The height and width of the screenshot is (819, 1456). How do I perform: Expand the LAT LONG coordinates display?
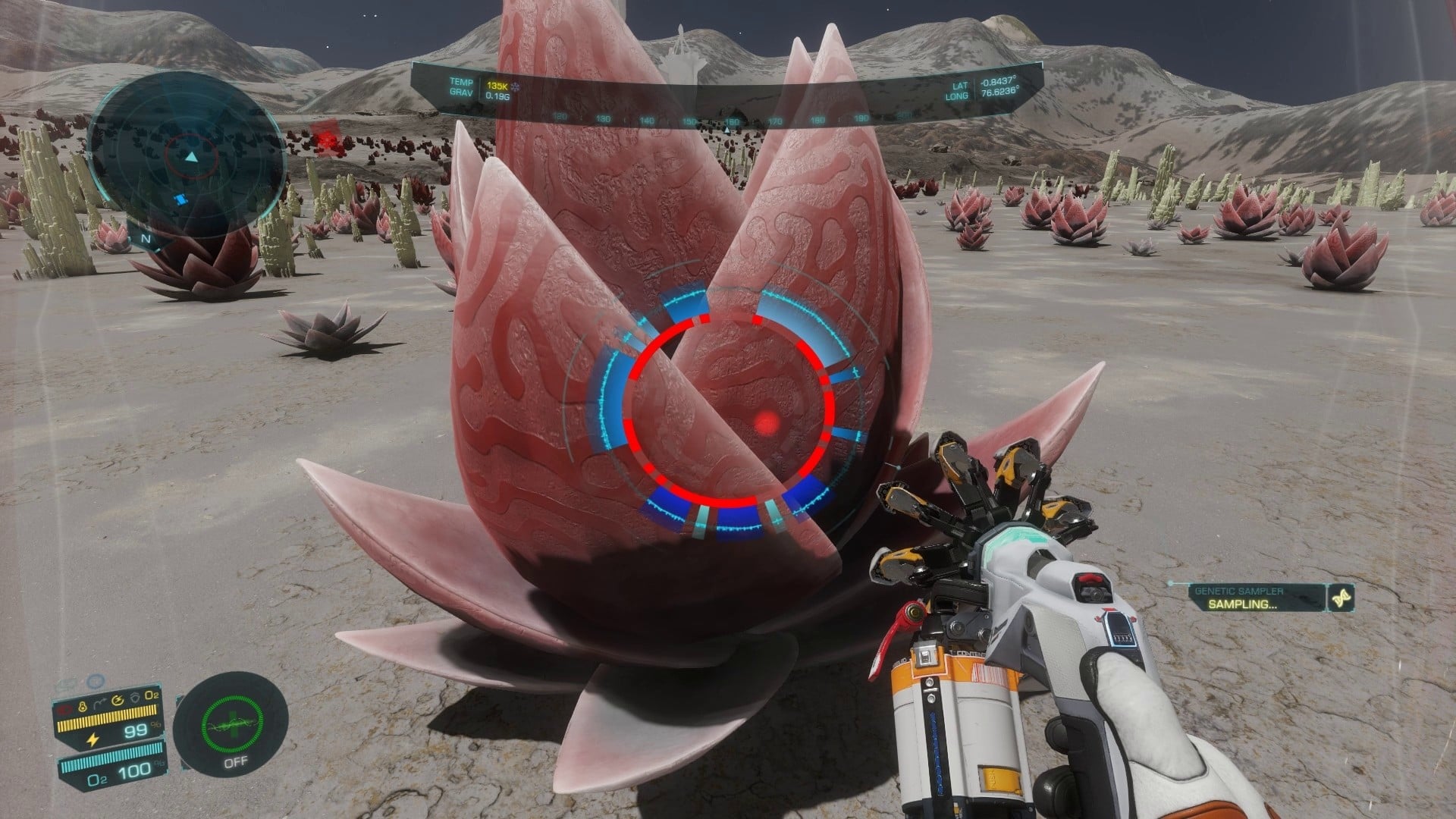(978, 91)
